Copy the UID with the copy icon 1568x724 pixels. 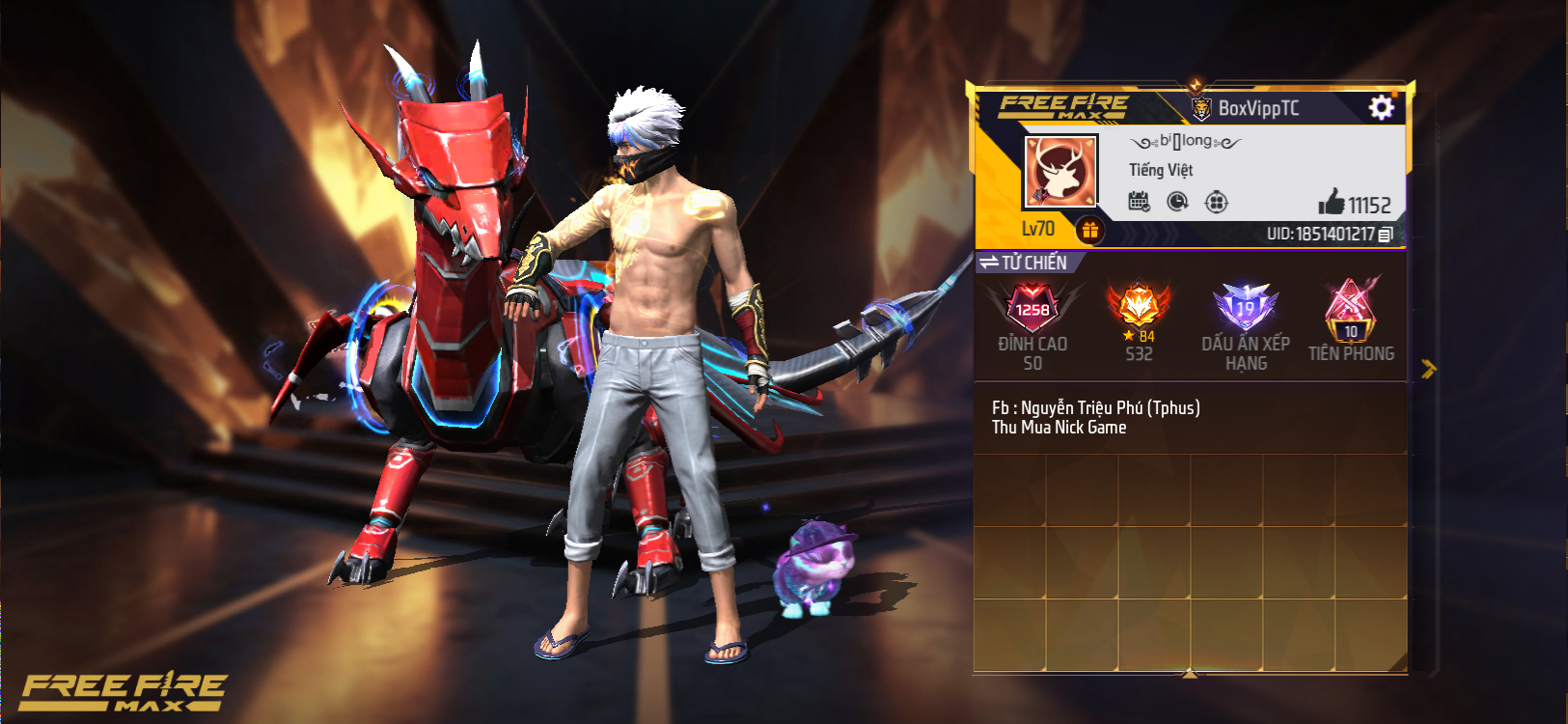coord(1386,235)
